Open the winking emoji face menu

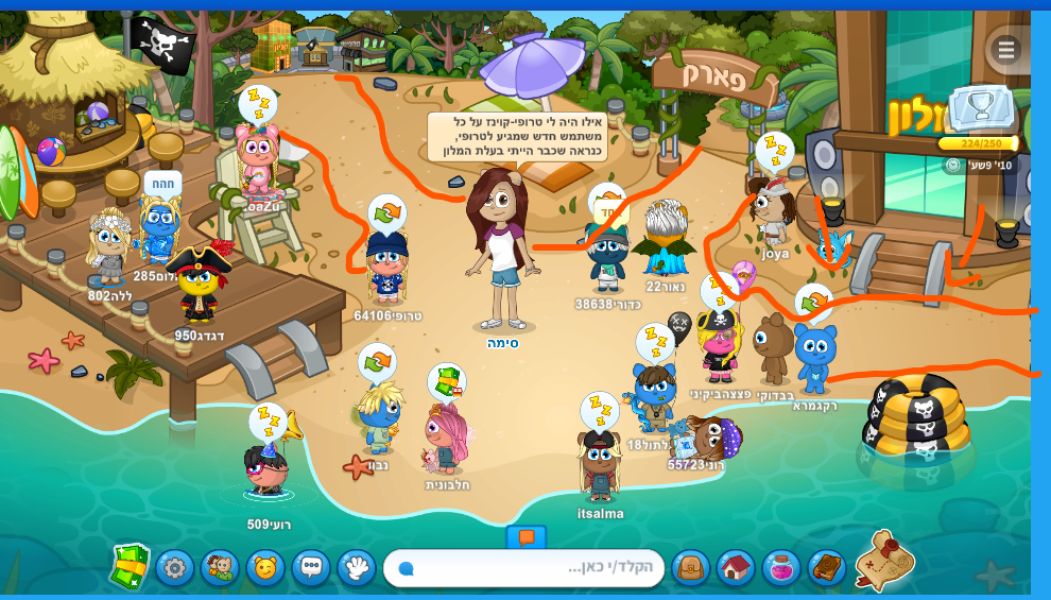click(x=265, y=569)
